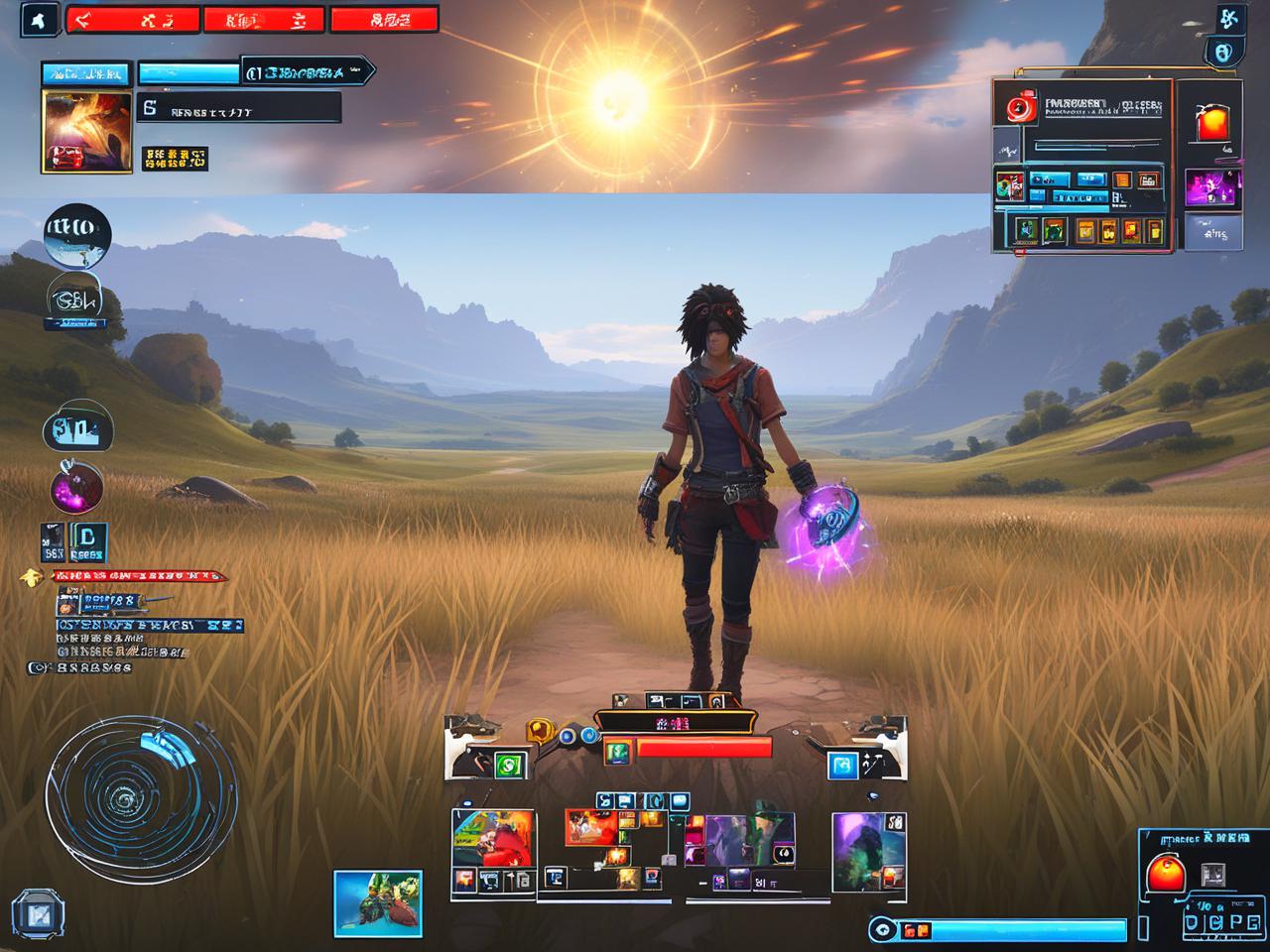Select the purple creature card with number badge

click(867, 850)
